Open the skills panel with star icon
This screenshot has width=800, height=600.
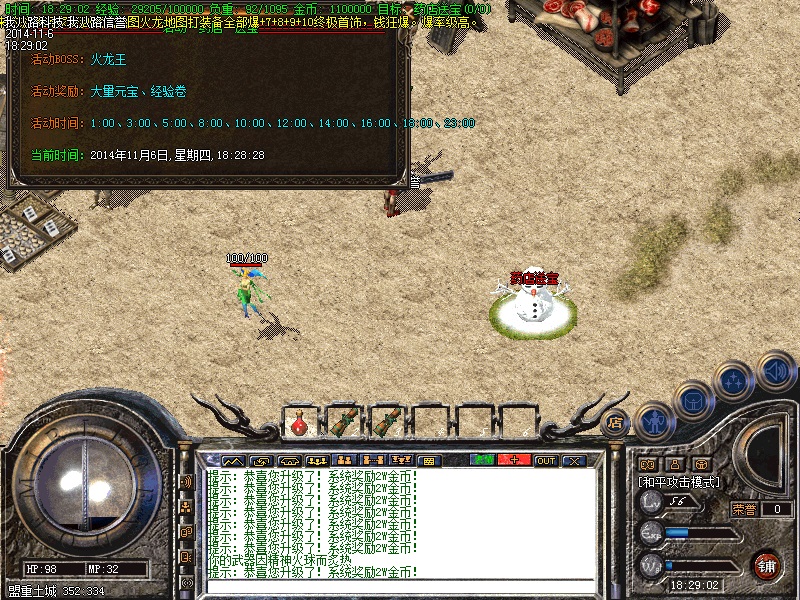coord(734,381)
